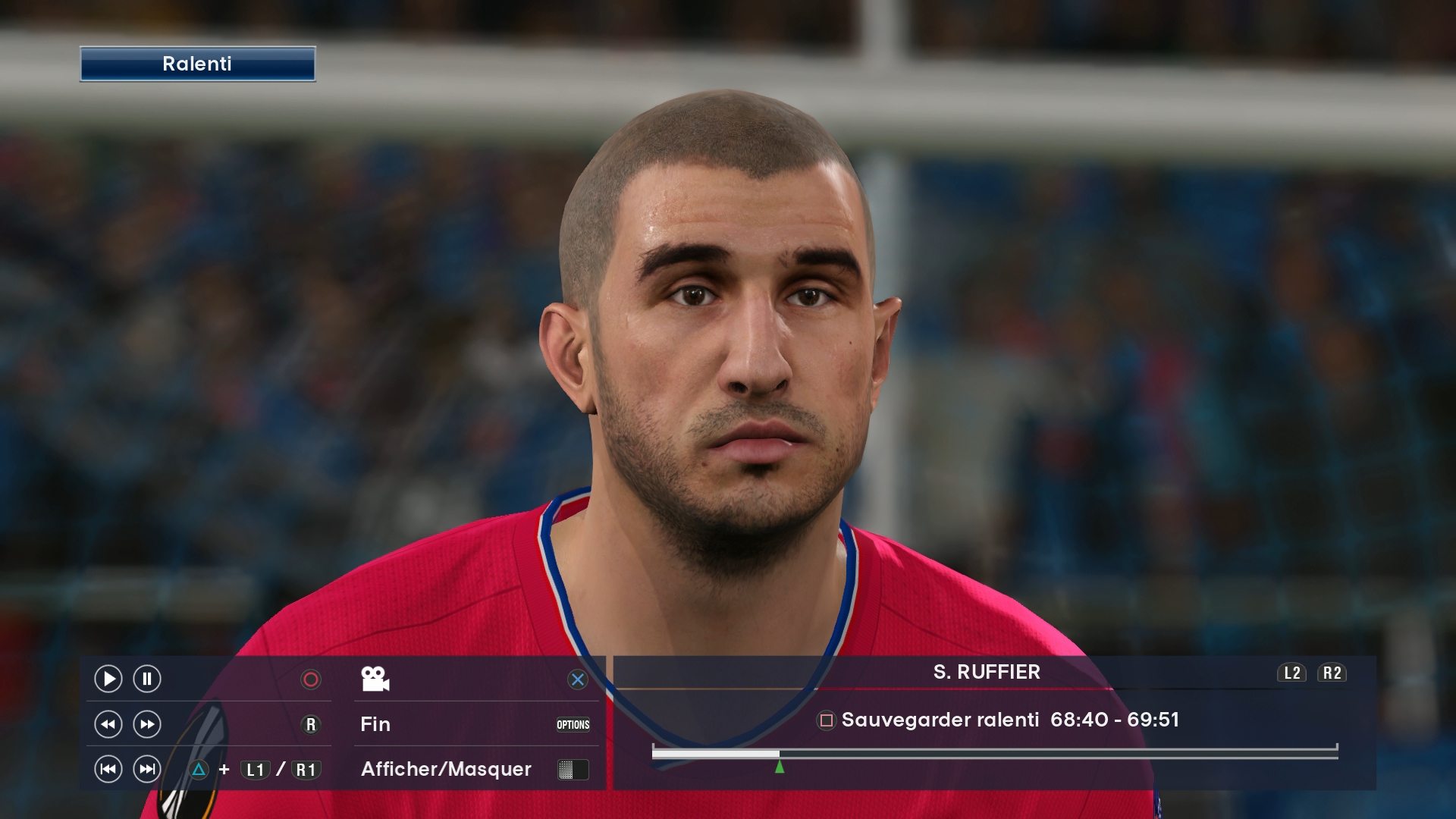Rewind the replay
The image size is (1456, 819).
click(108, 724)
